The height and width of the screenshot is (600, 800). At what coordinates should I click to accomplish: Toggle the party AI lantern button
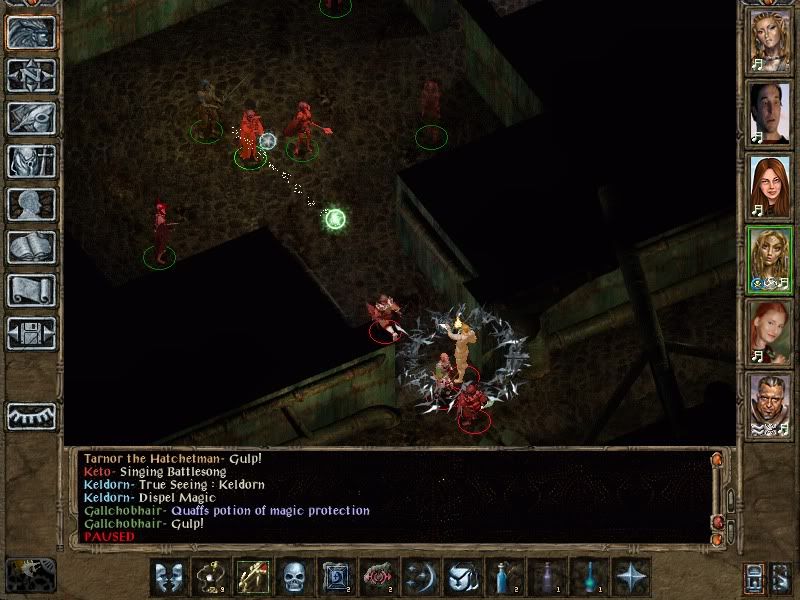tap(755, 577)
